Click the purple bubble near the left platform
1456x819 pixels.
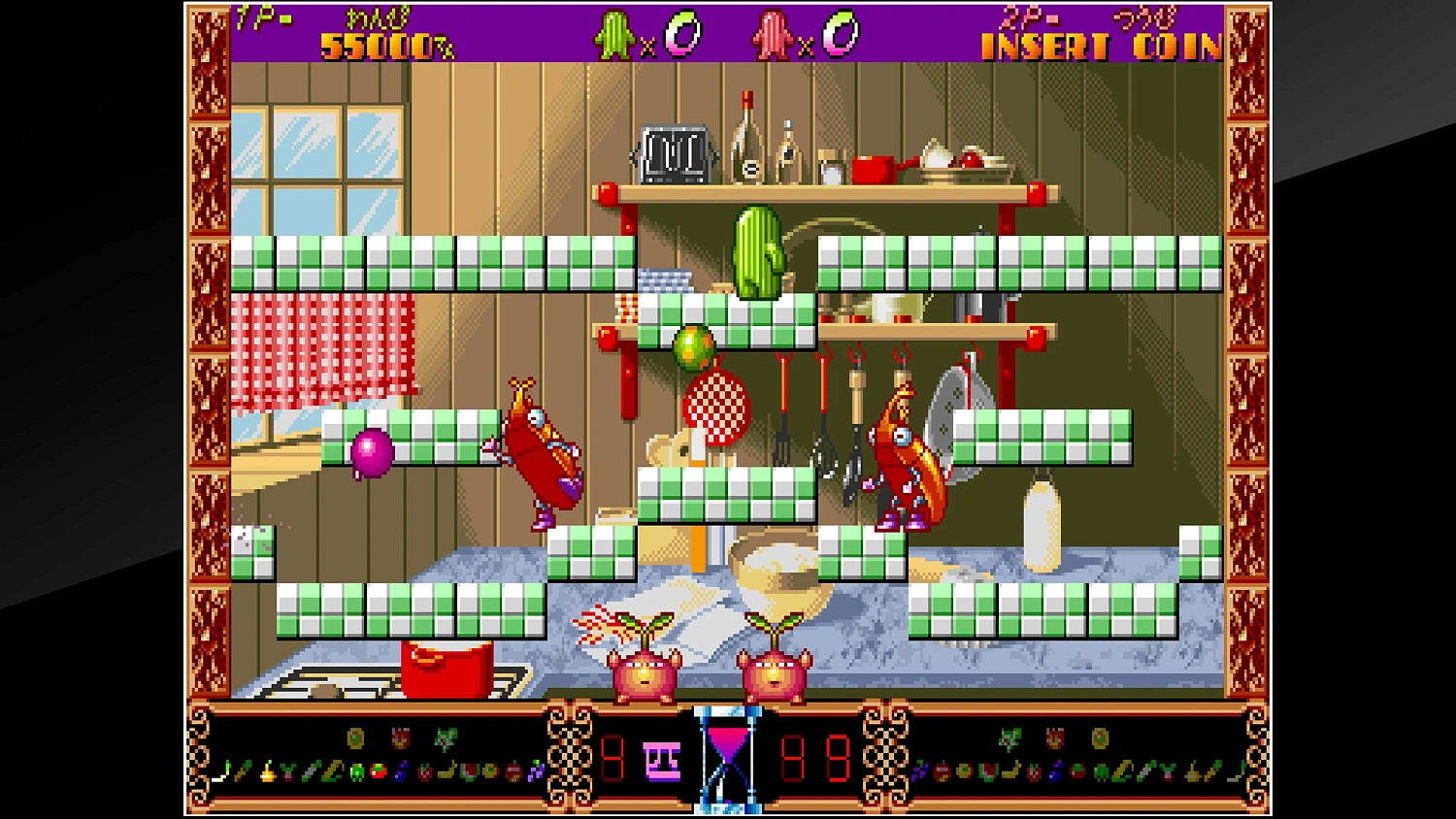click(372, 454)
